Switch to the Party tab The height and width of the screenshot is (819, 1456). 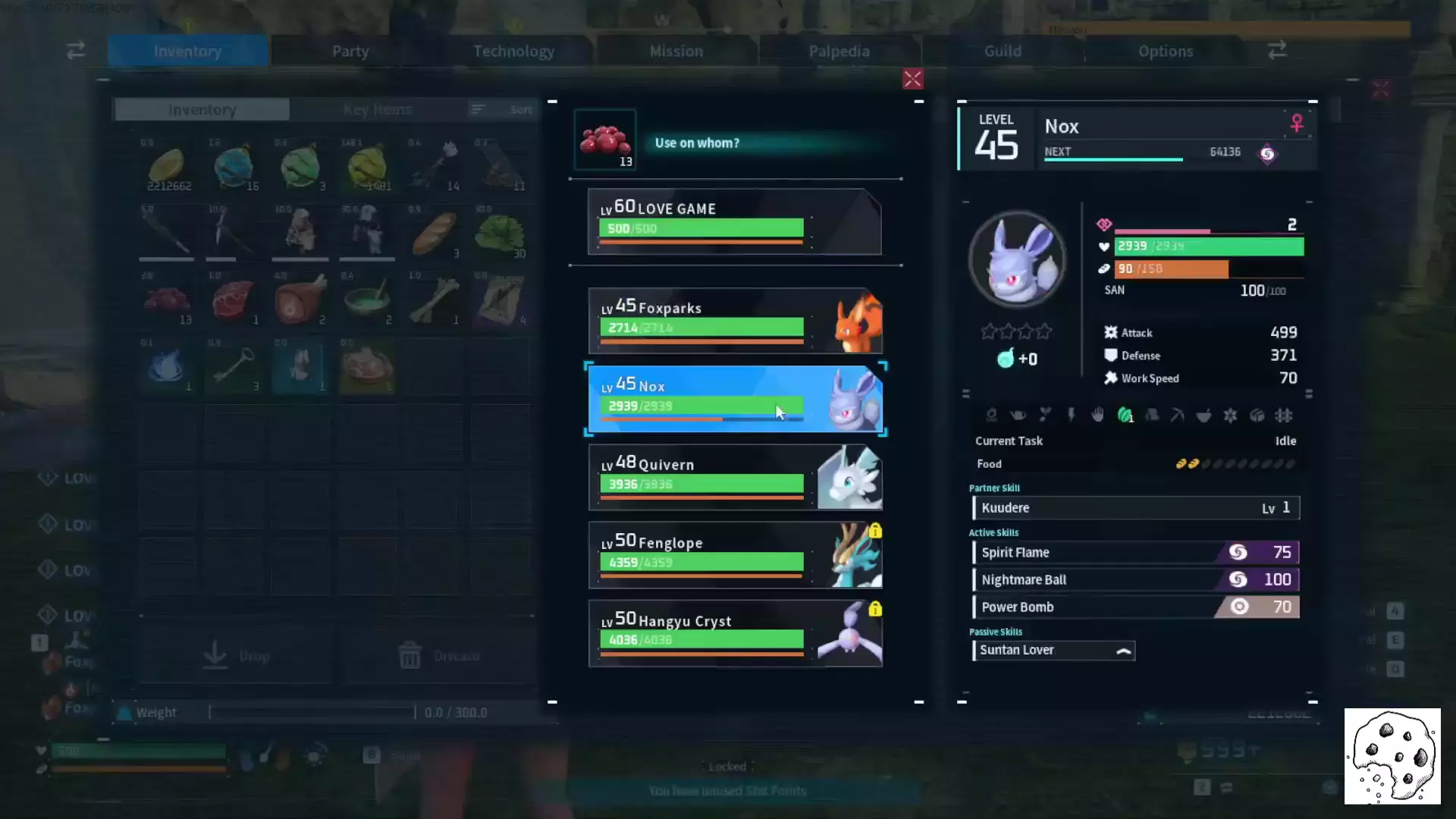click(350, 51)
